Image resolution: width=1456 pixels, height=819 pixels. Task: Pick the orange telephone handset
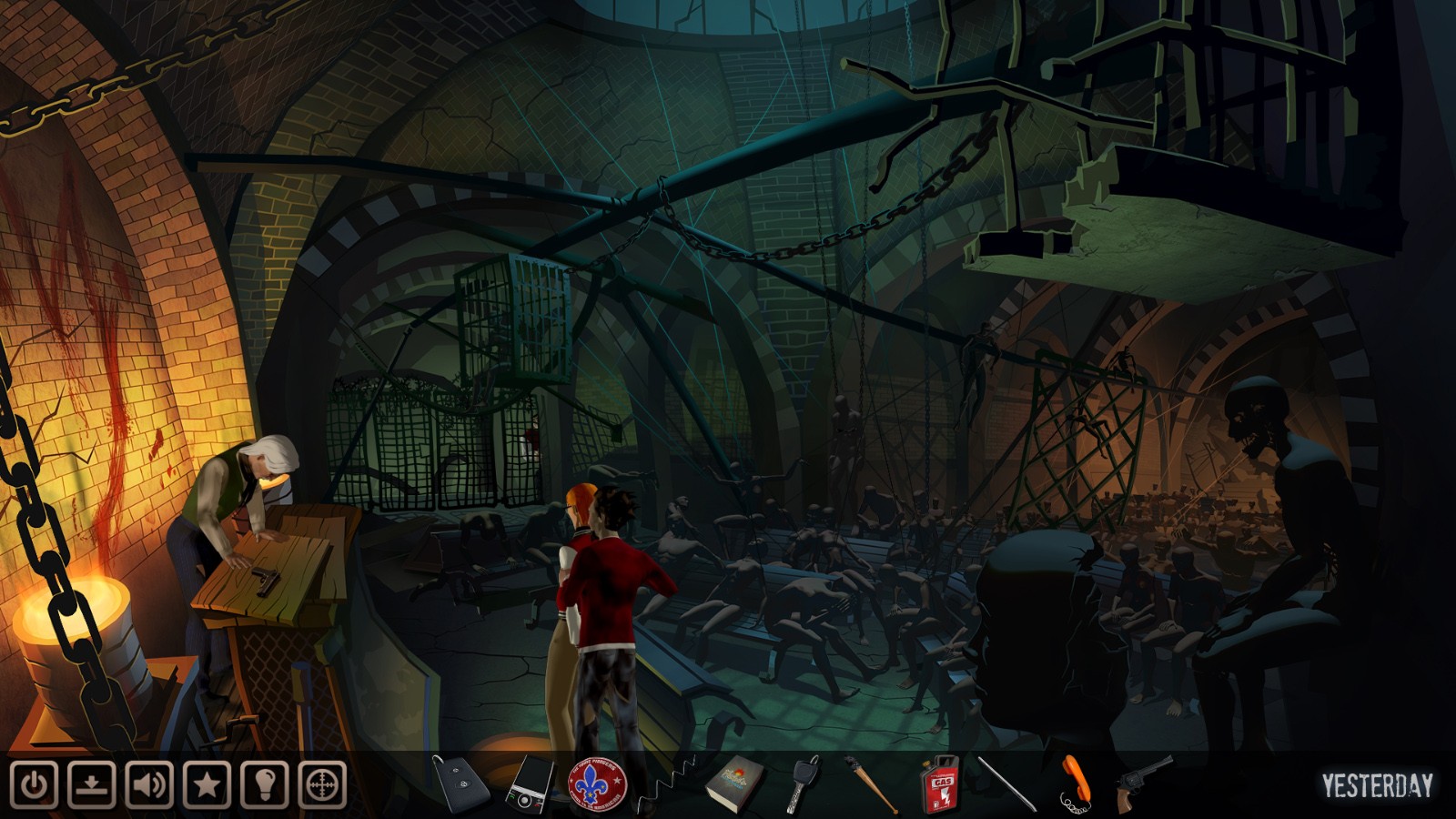[1075, 783]
